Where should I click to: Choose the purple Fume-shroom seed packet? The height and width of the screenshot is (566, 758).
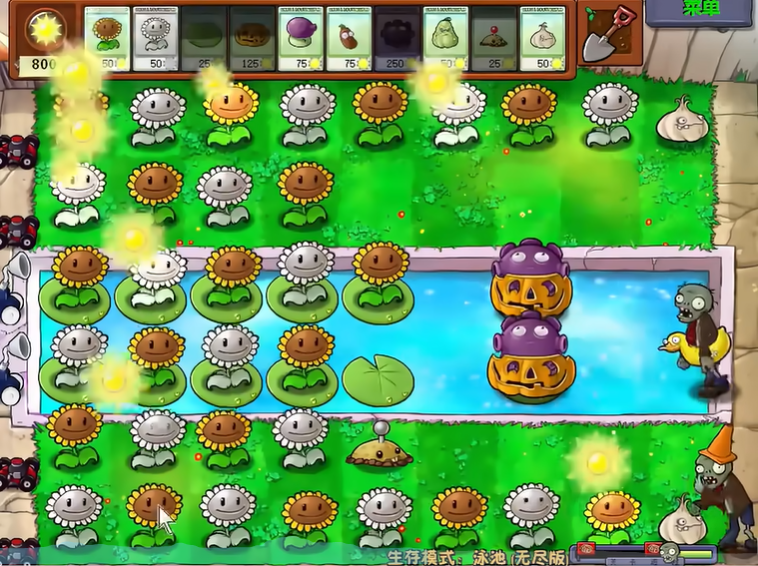301,39
